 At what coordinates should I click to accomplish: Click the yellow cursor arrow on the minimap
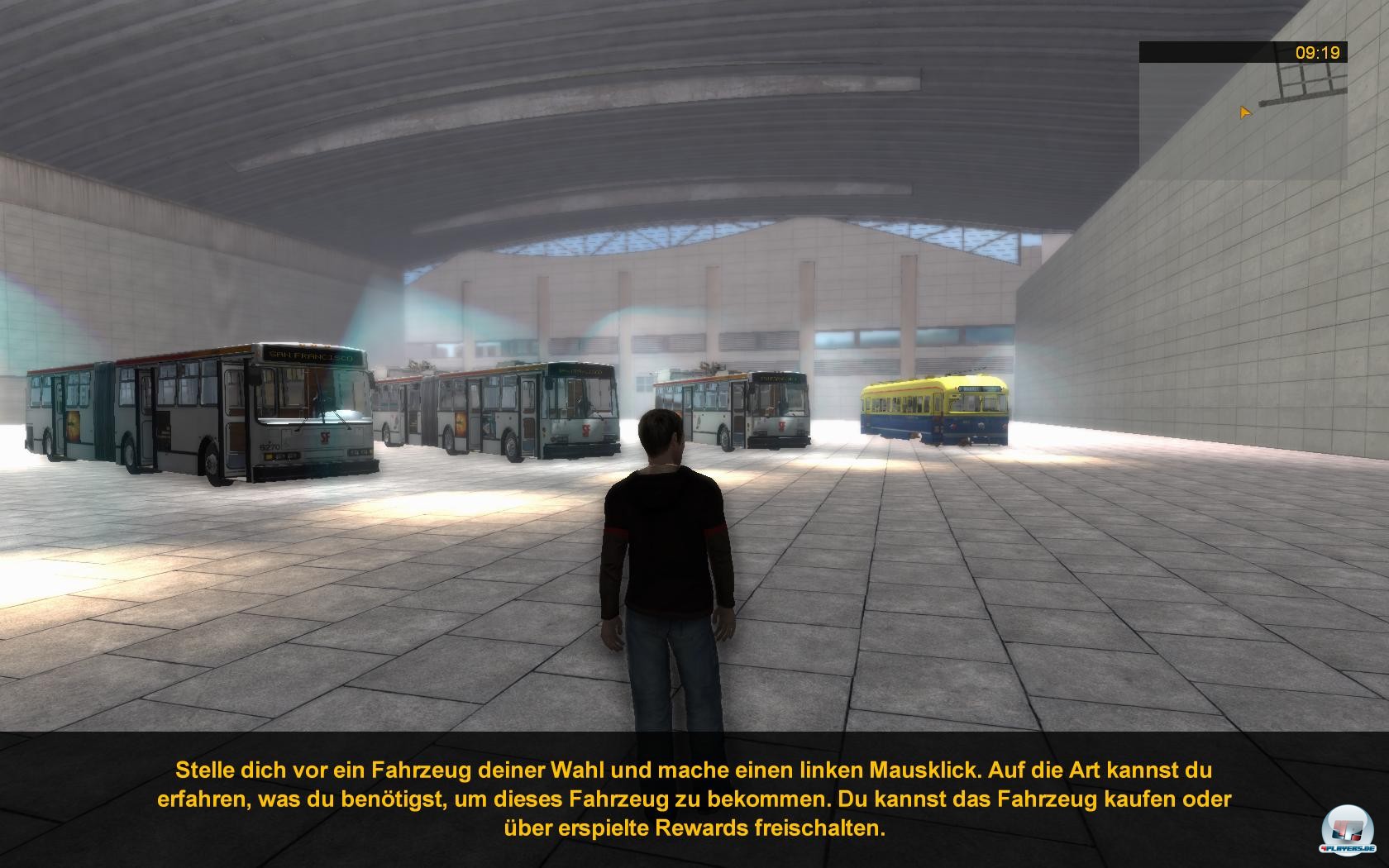tap(1244, 113)
